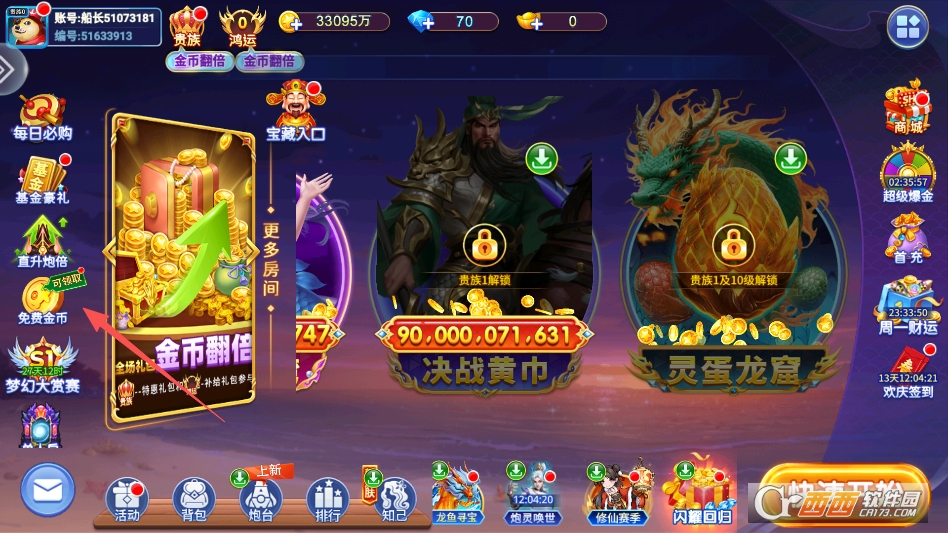Show the 排行 leaderboard

(x=327, y=499)
